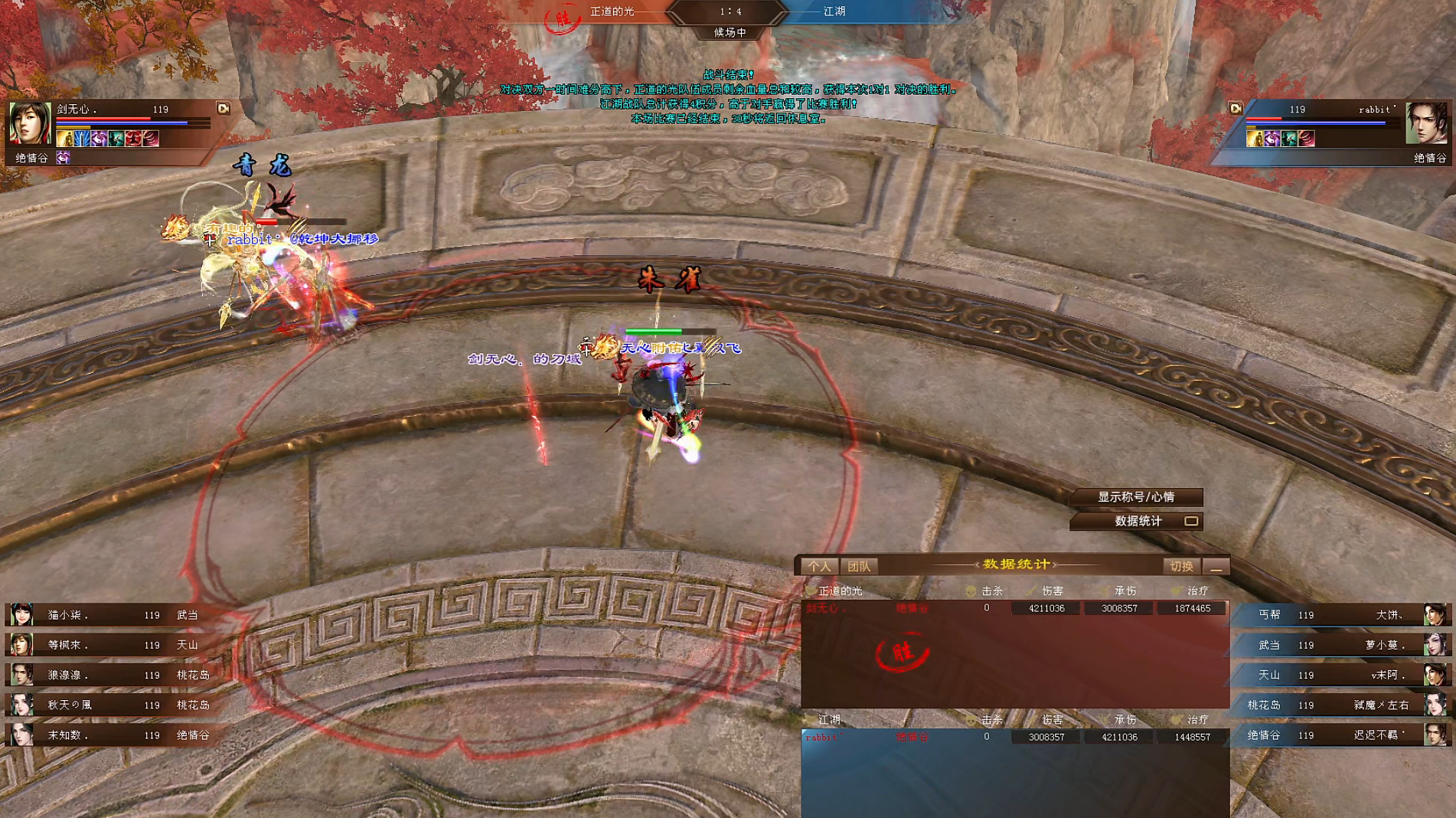Viewport: 1456px width, 818px height.
Task: Select opponent v末阿 from 天山
Action: (x=1340, y=675)
